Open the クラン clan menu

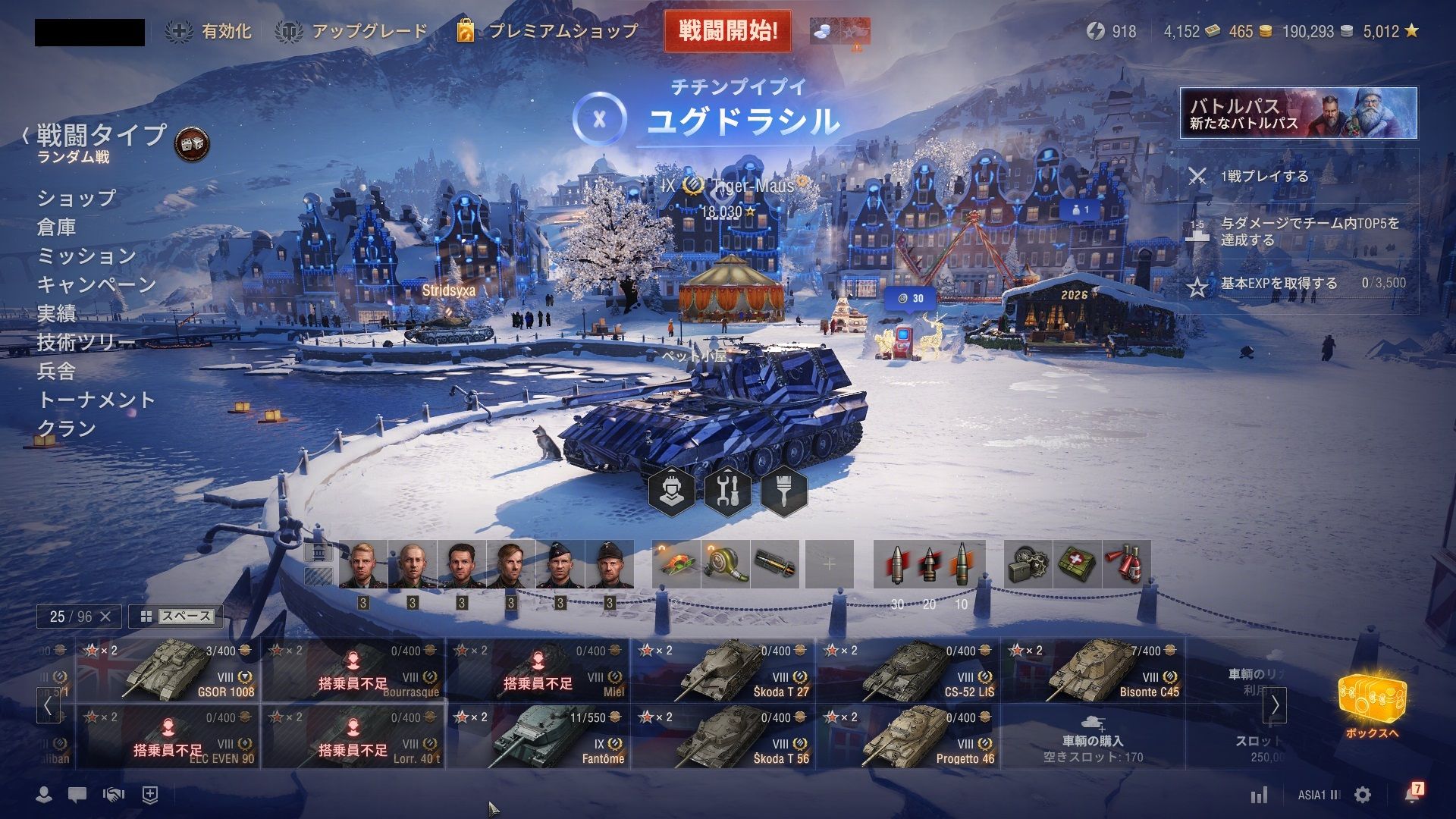click(67, 428)
